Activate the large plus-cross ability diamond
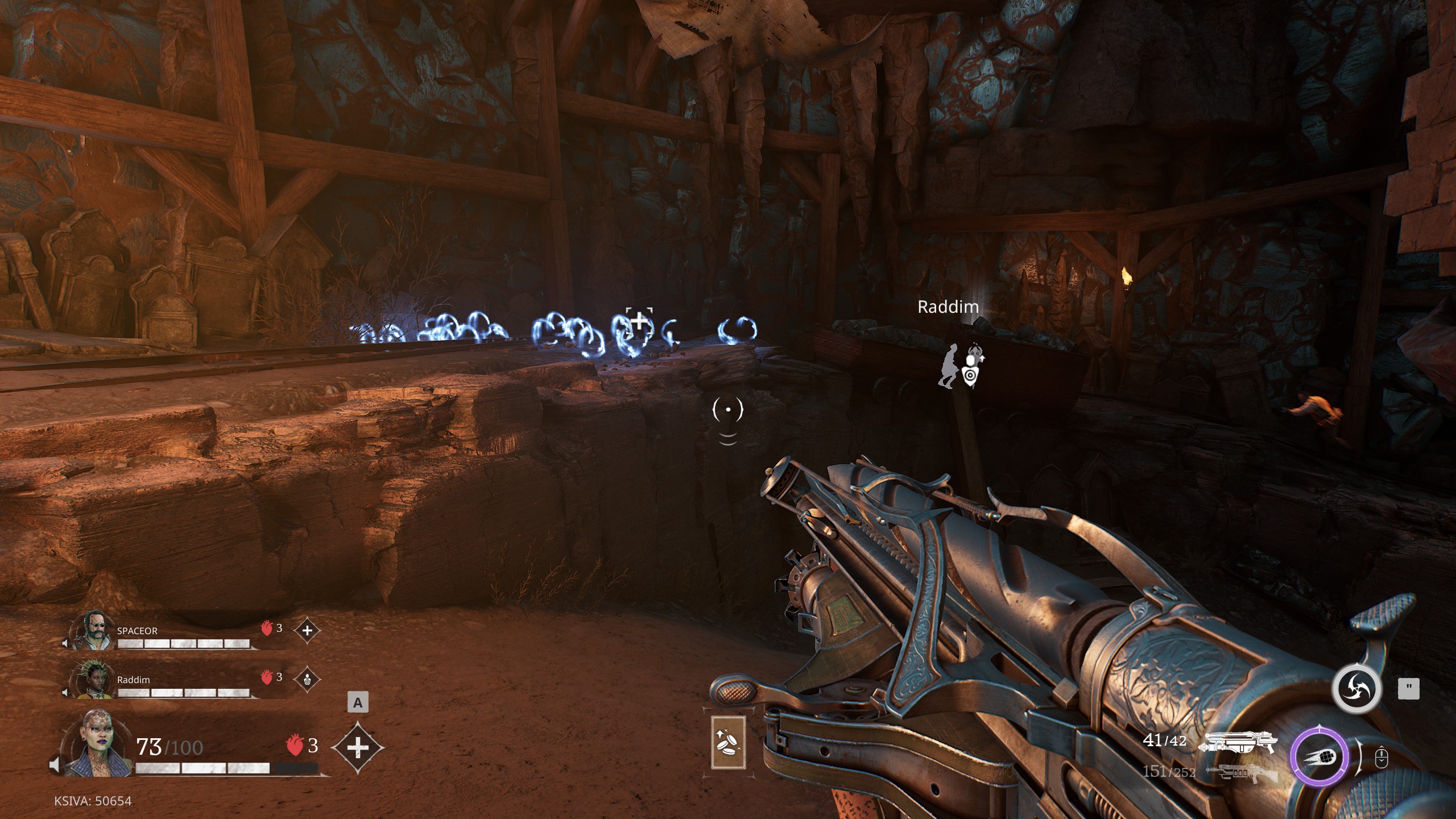 click(357, 747)
